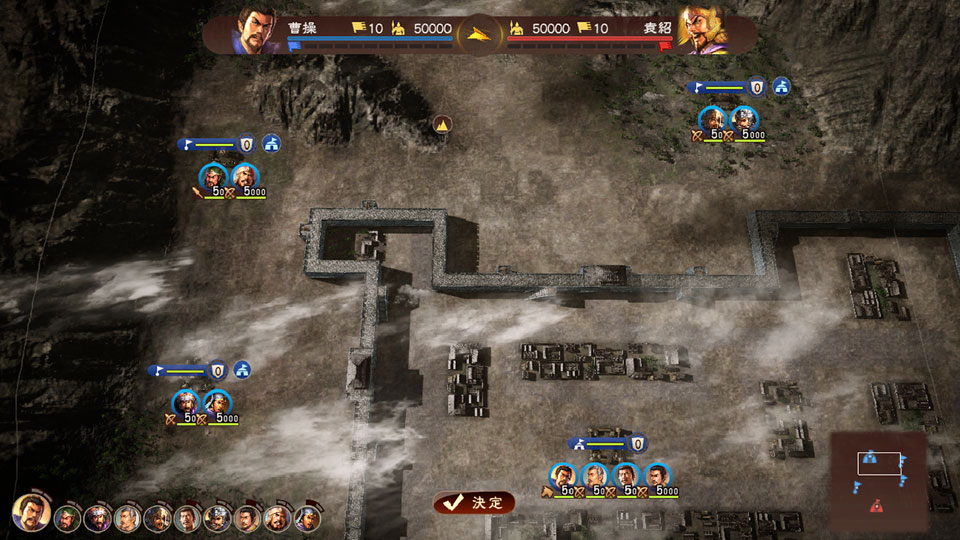Select the golden triangle marker on the map
960x540 pixels.
[x=443, y=125]
